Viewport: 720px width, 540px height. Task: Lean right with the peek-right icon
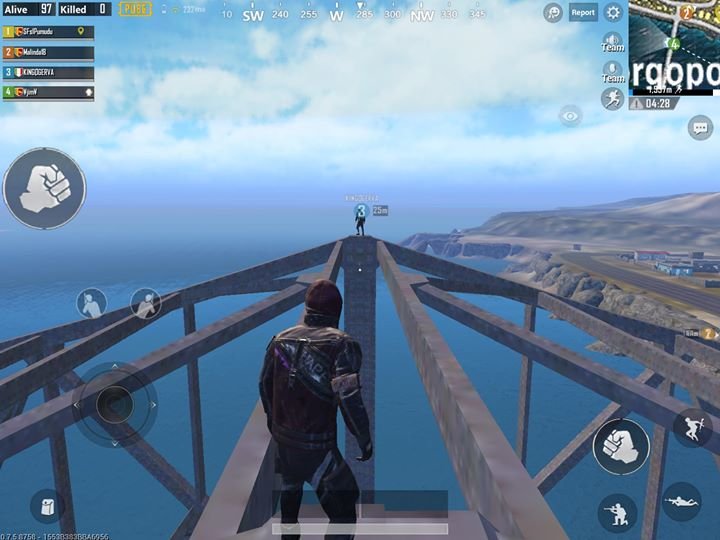point(146,303)
